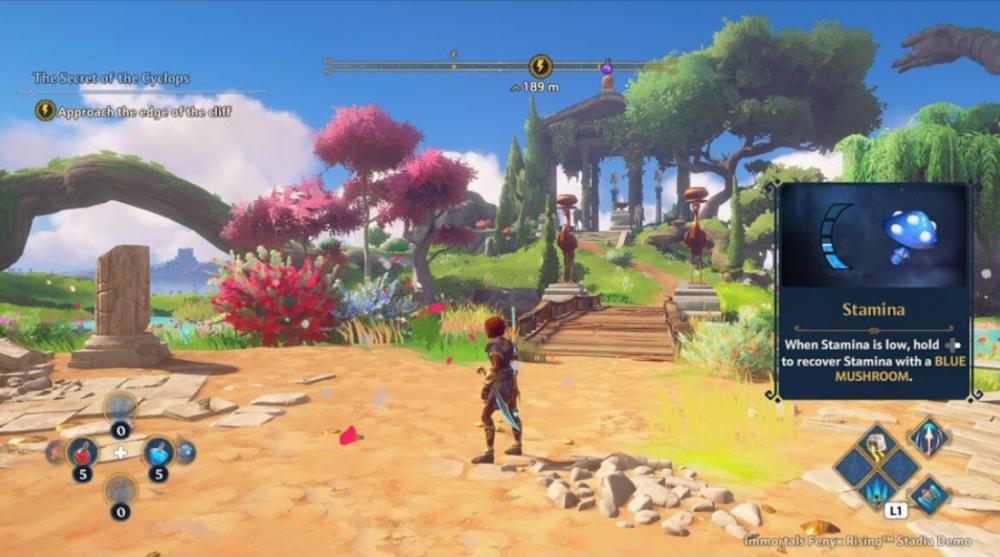Click the purple marker on the compass
The image size is (1000, 557).
tap(606, 68)
